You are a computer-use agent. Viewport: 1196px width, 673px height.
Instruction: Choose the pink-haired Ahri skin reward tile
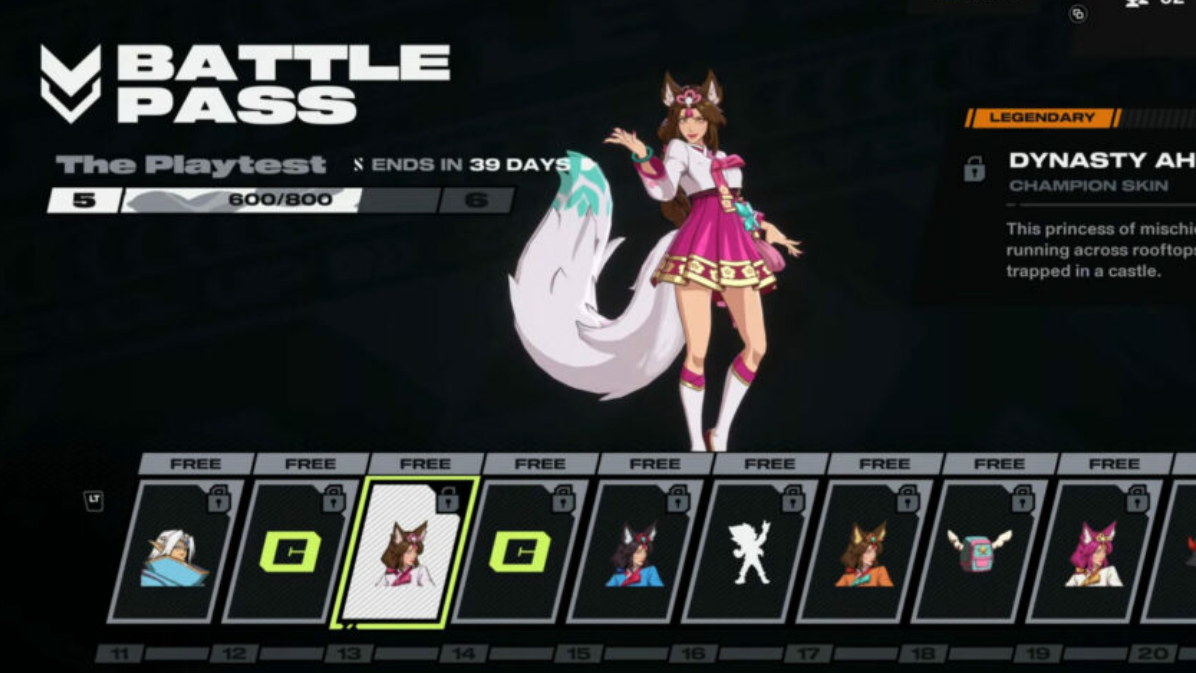coord(1094,552)
